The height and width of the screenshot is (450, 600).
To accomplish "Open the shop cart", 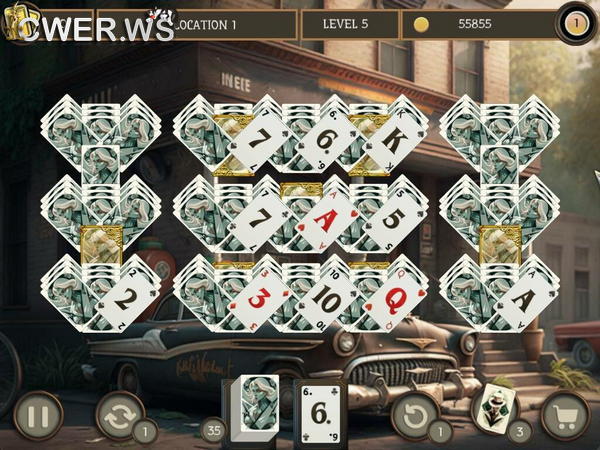I will pyautogui.click(x=565, y=412).
